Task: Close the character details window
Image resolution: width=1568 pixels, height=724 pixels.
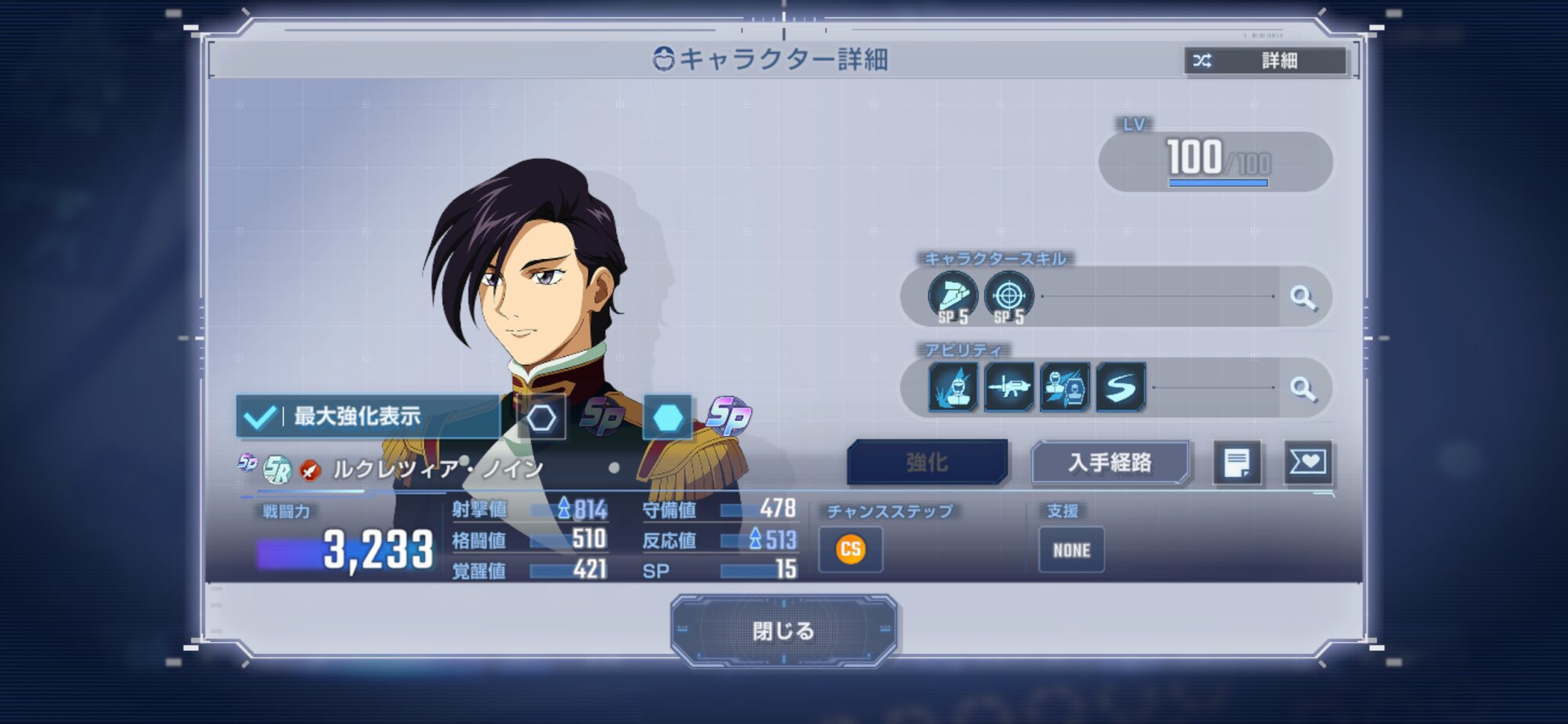Action: point(783,631)
